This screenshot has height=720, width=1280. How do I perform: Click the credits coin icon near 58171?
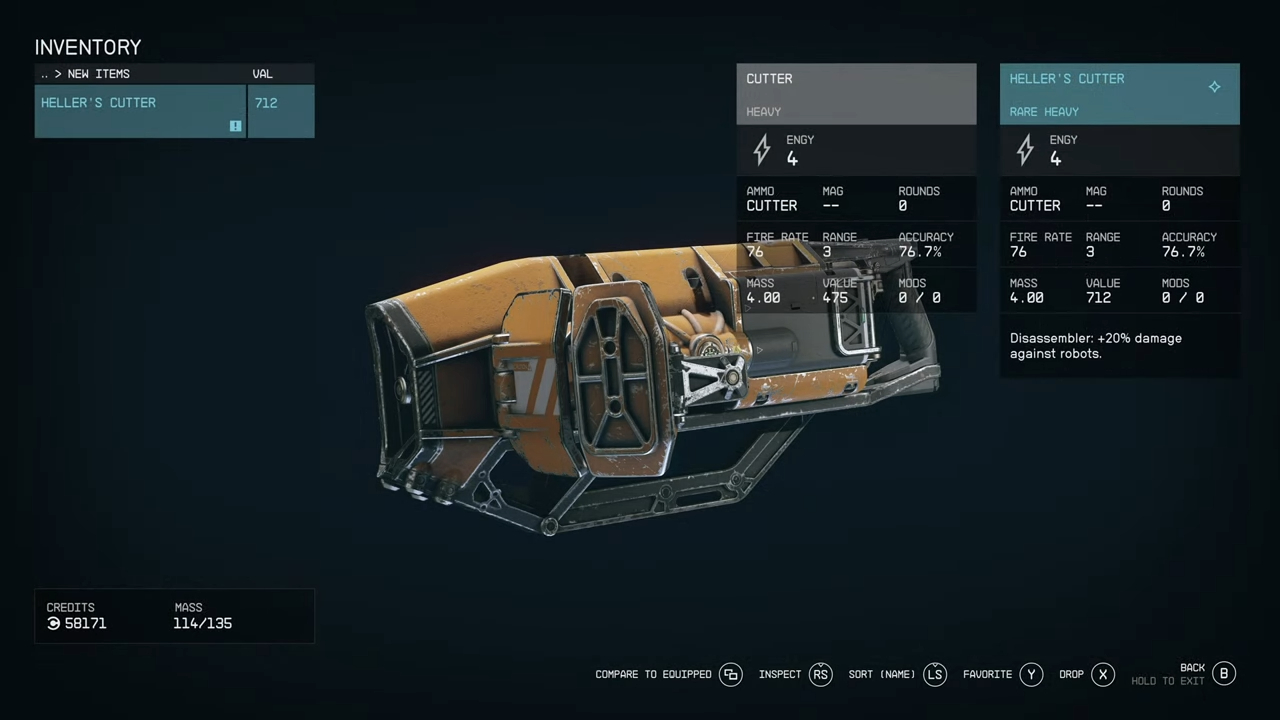[x=53, y=623]
